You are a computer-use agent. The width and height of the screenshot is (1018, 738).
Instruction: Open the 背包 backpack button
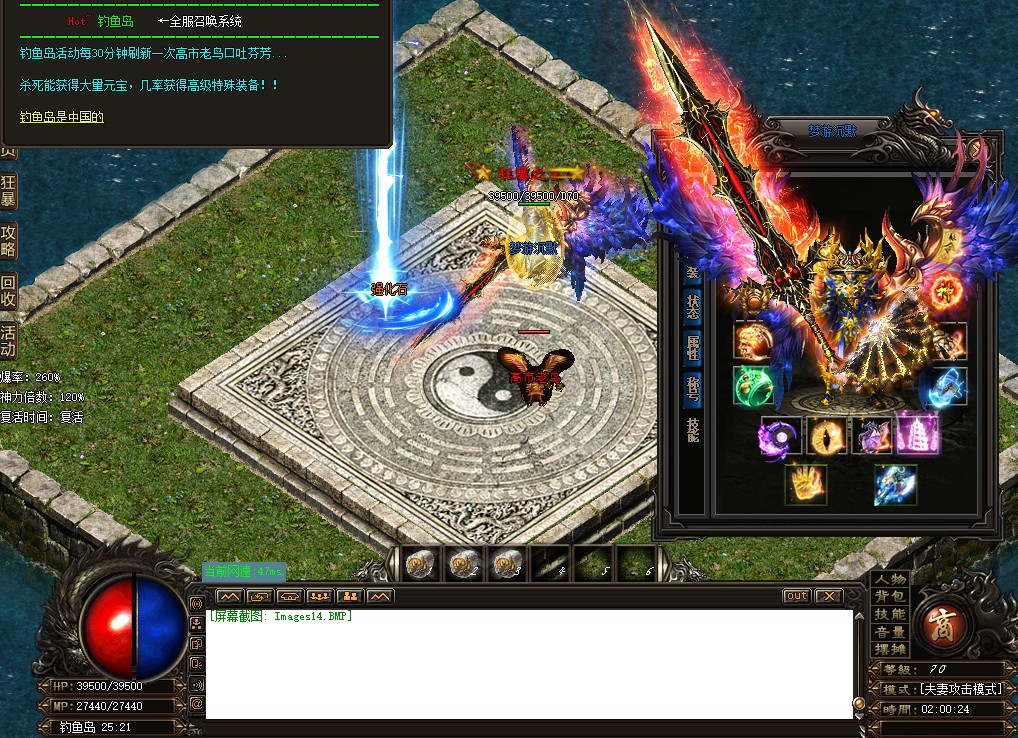[889, 596]
